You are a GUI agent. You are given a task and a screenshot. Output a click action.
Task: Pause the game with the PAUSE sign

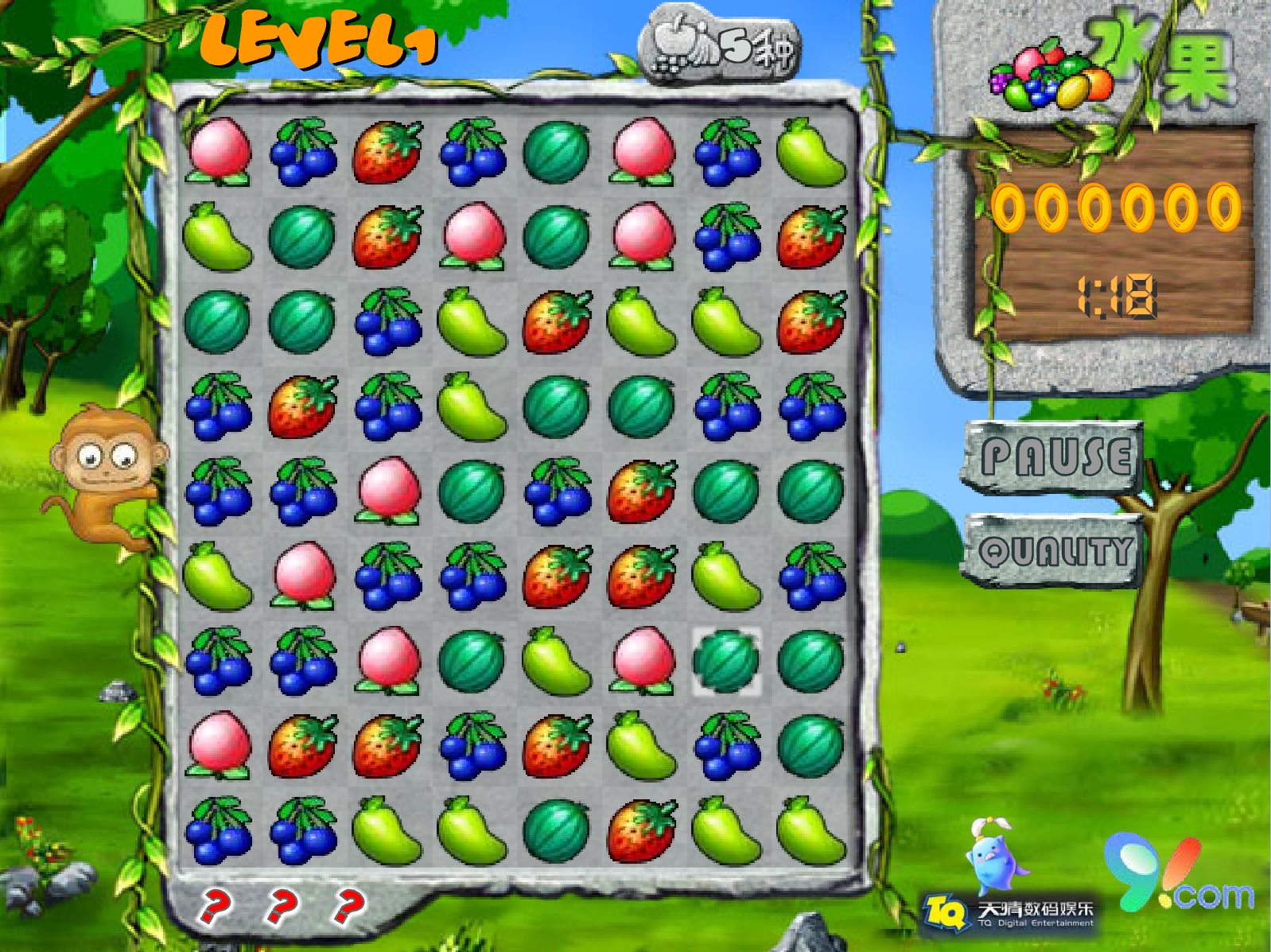coord(1053,457)
